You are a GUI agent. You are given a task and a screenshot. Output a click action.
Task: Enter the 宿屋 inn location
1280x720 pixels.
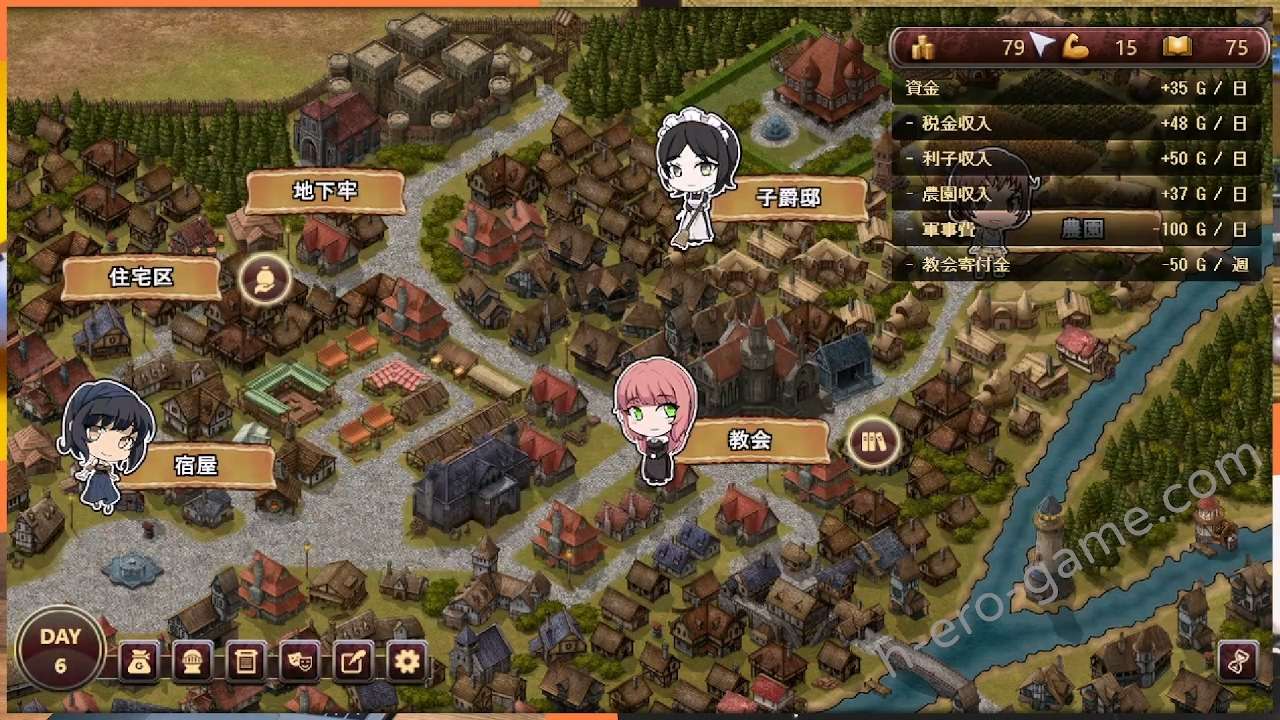click(x=196, y=466)
